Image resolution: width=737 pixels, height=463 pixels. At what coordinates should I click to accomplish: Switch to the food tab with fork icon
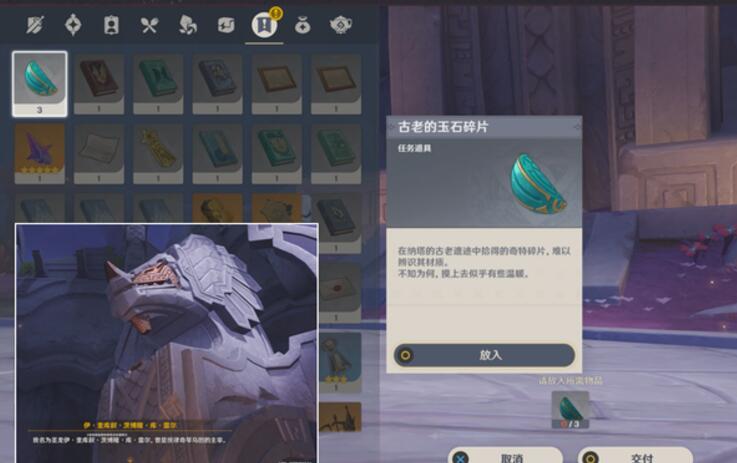[150, 26]
